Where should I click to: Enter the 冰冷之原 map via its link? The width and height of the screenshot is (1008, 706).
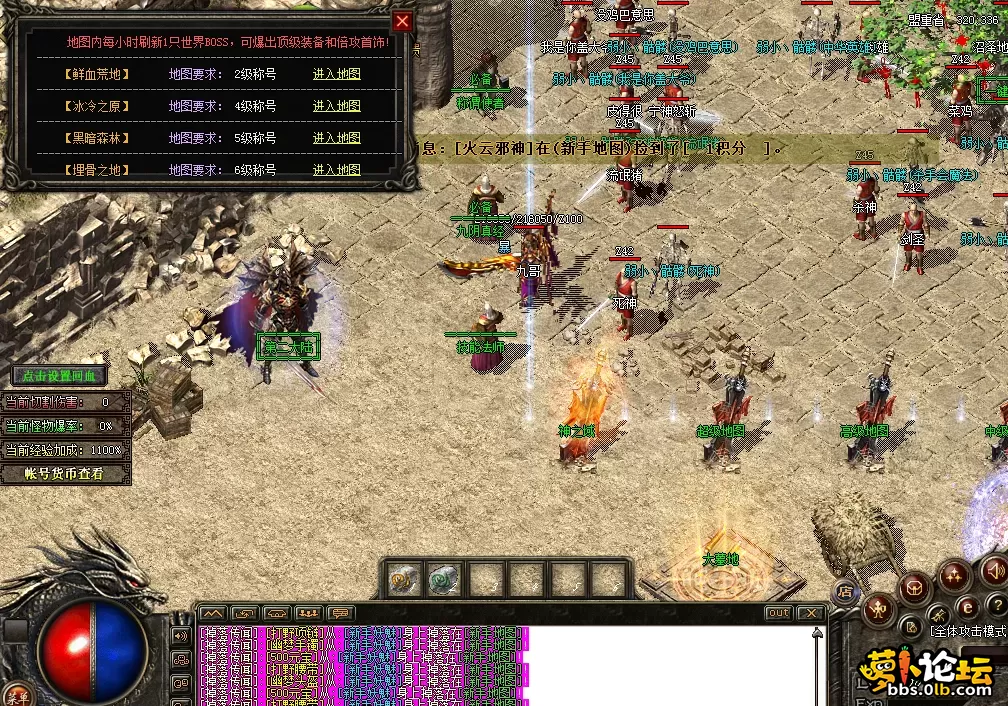coord(336,106)
